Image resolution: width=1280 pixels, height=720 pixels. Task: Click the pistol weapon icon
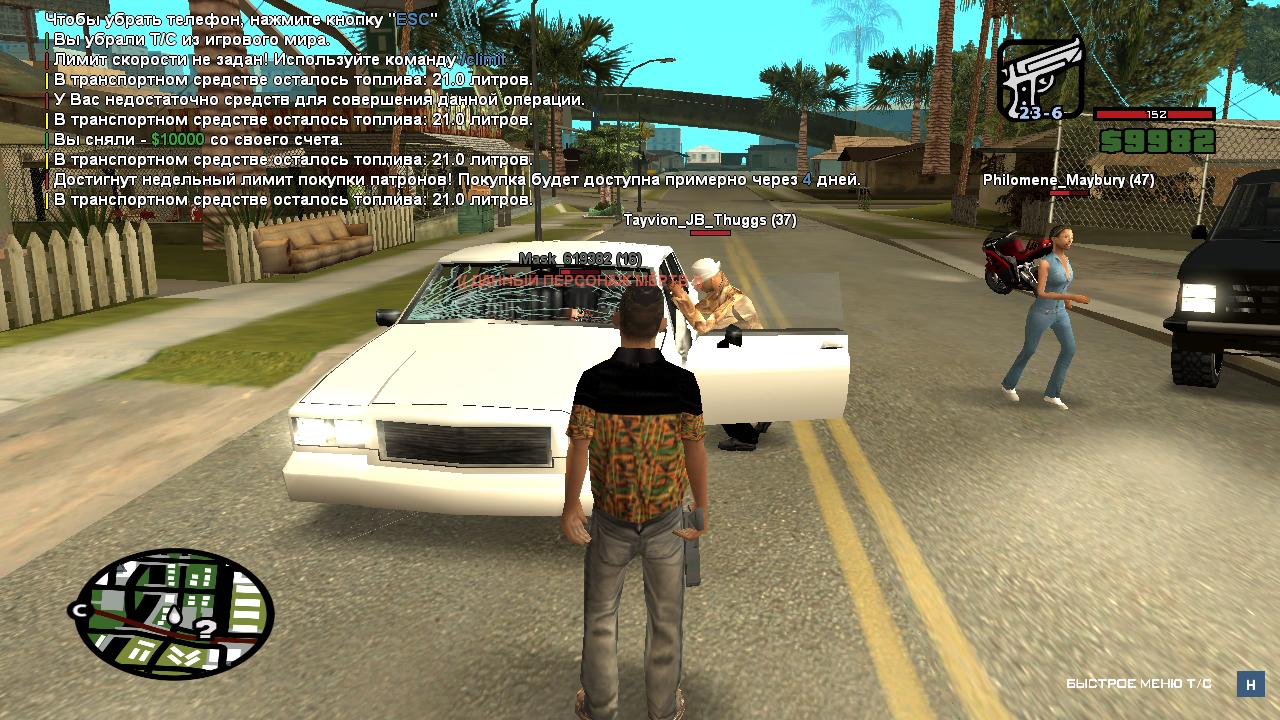tap(1040, 78)
